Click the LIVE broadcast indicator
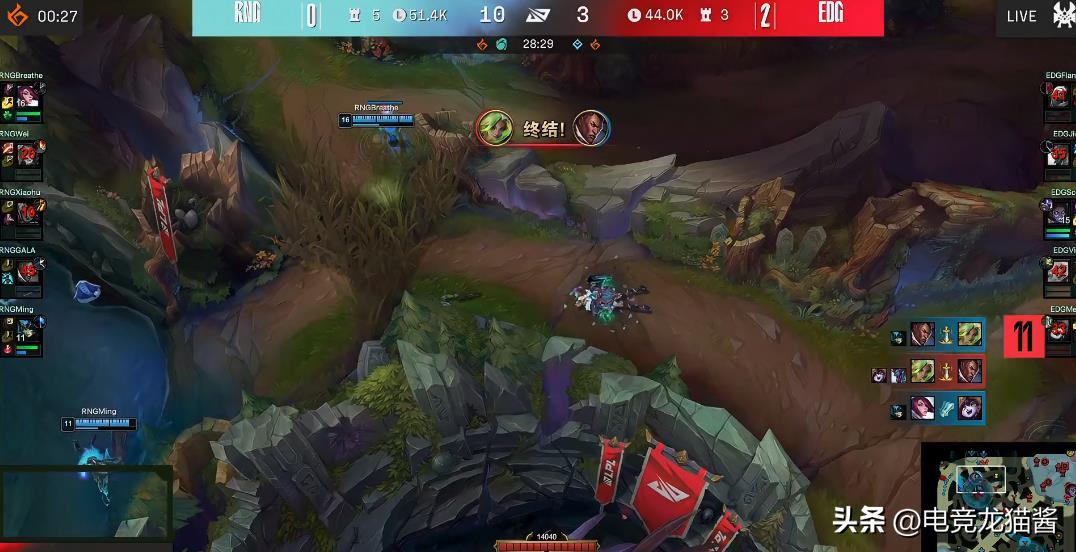 pos(1021,16)
